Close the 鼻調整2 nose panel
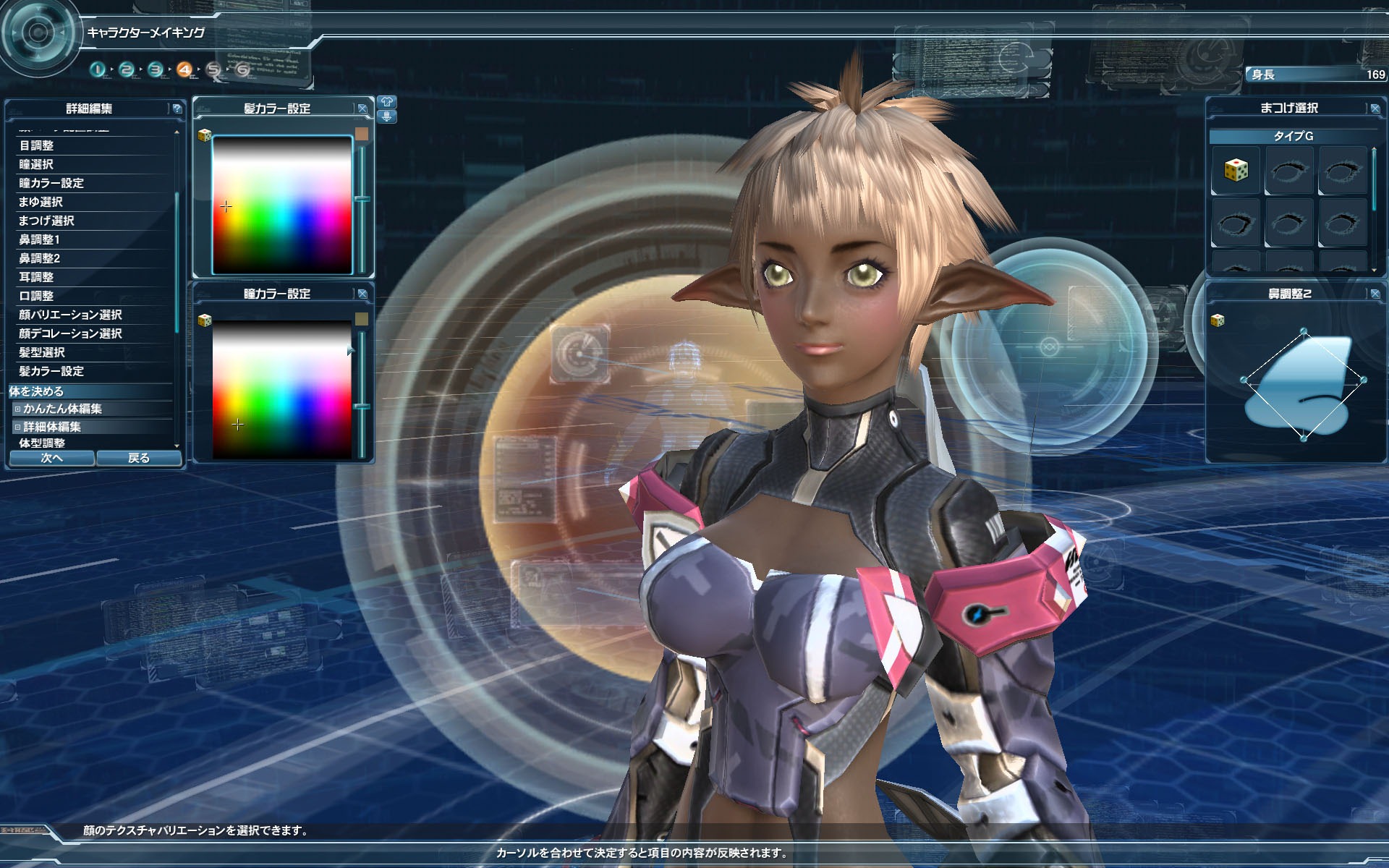Viewport: 1389px width, 868px height. coord(1375,294)
